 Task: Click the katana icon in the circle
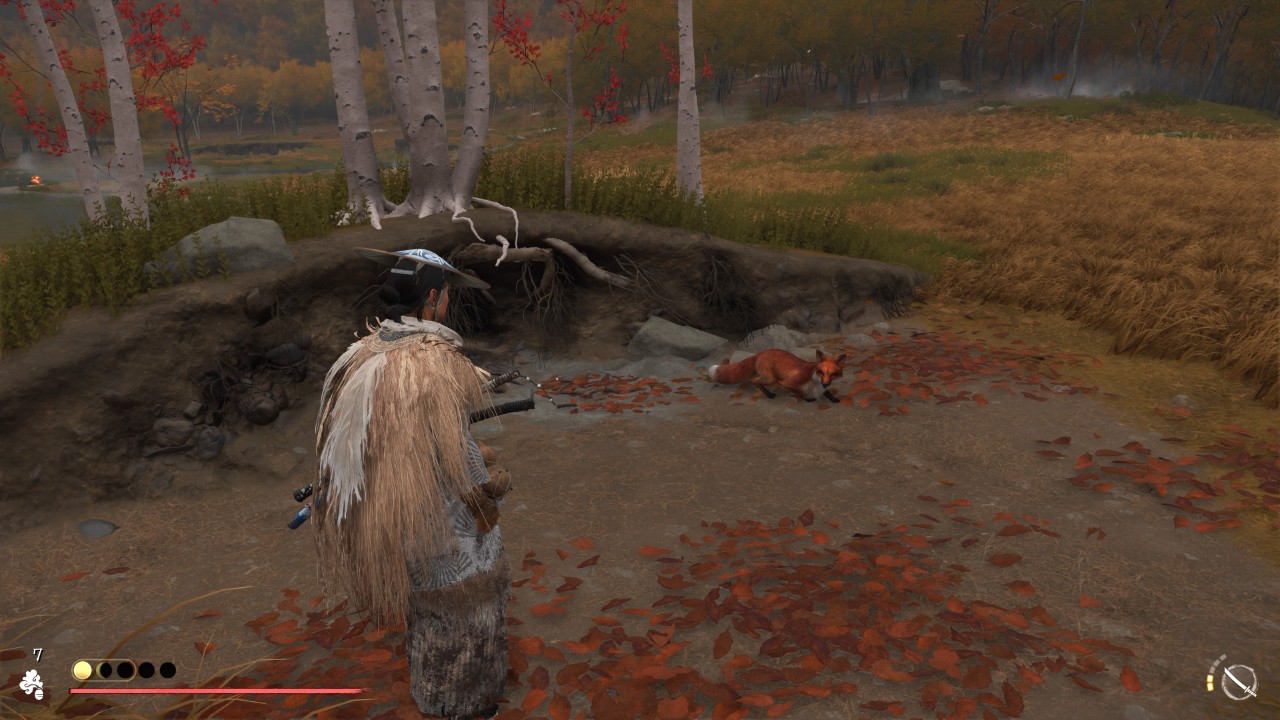coord(1240,680)
